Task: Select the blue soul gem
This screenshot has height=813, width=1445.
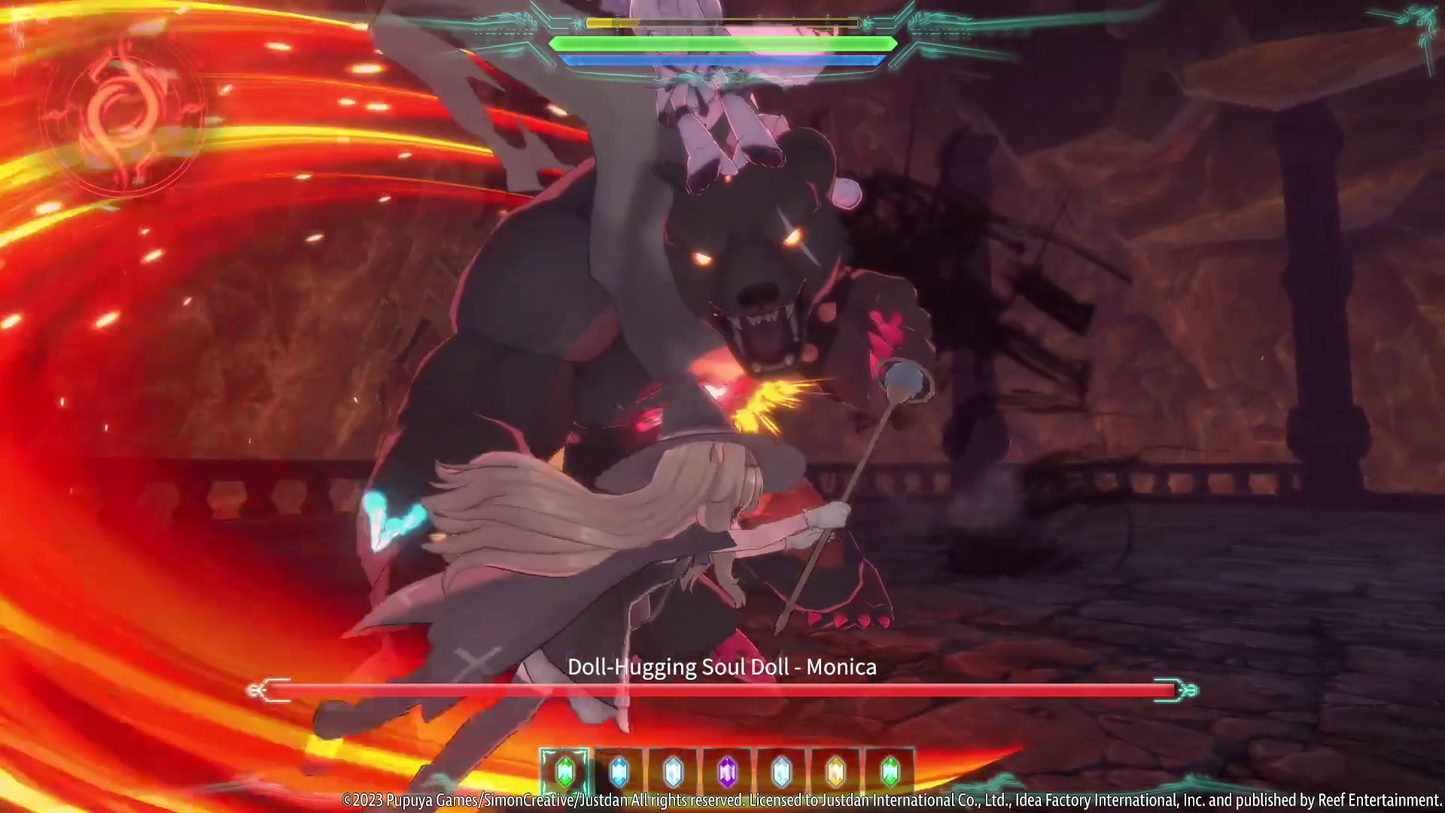Action: 620,770
